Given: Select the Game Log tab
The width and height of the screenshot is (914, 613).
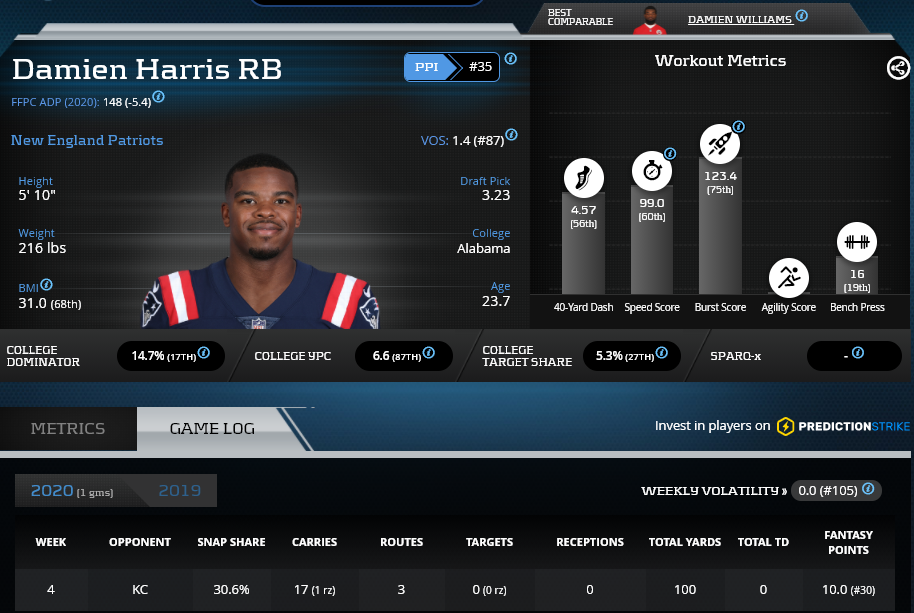Looking at the screenshot, I should pos(212,428).
